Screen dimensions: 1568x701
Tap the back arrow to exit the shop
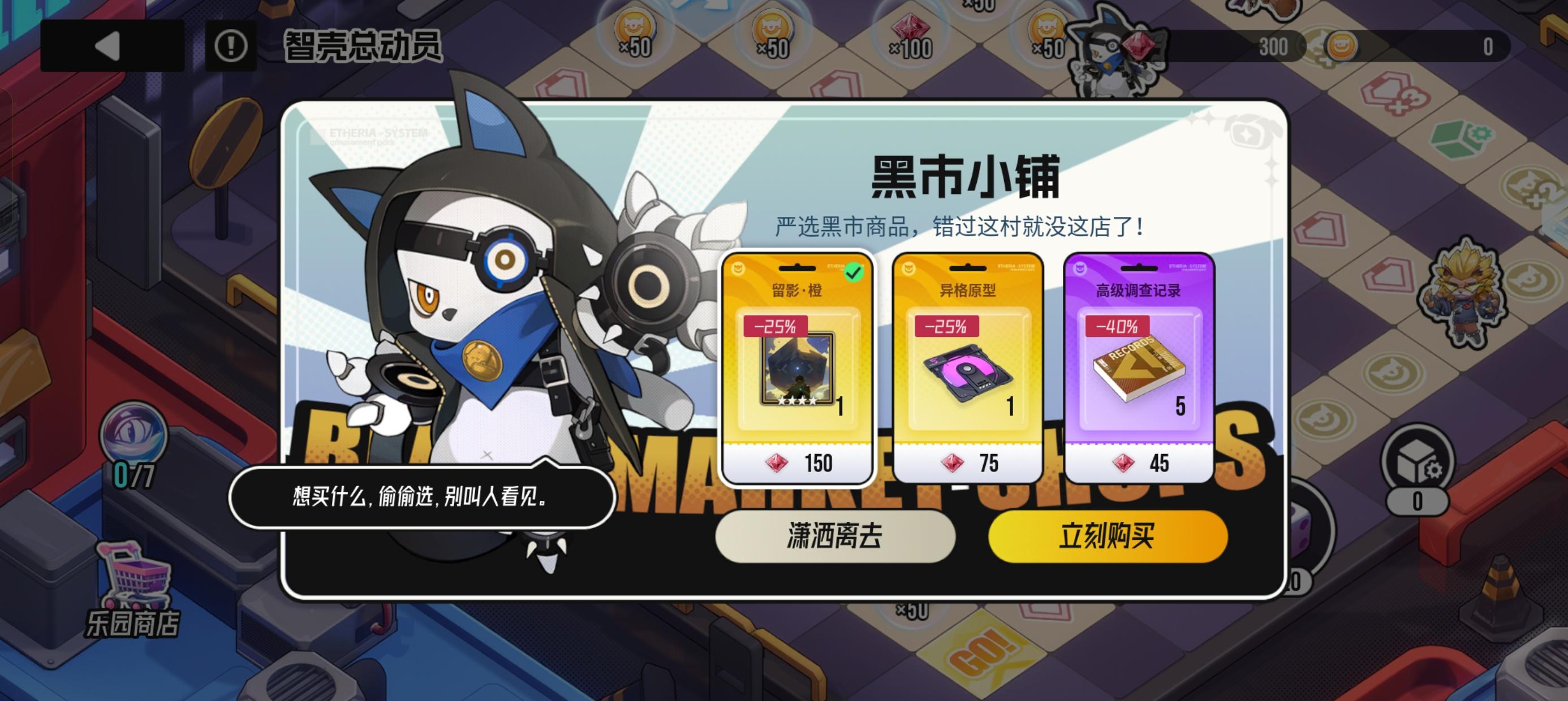point(109,46)
